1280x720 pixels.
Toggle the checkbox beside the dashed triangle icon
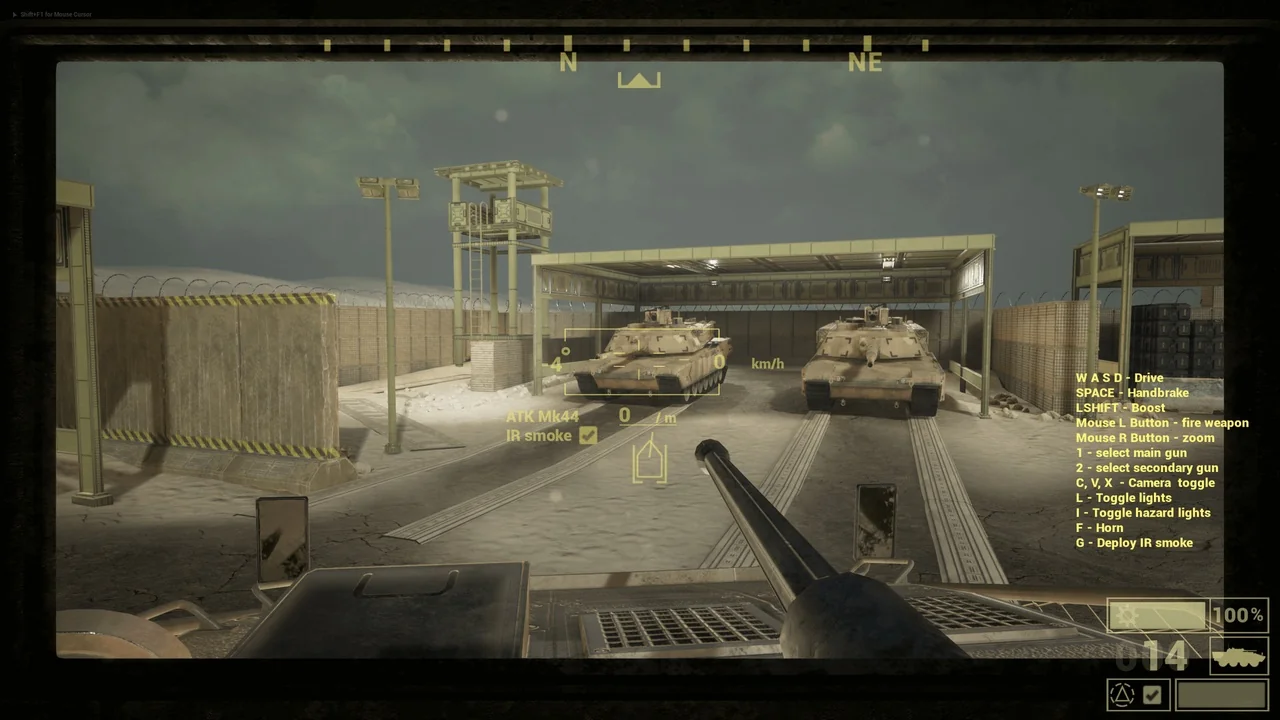click(1152, 695)
